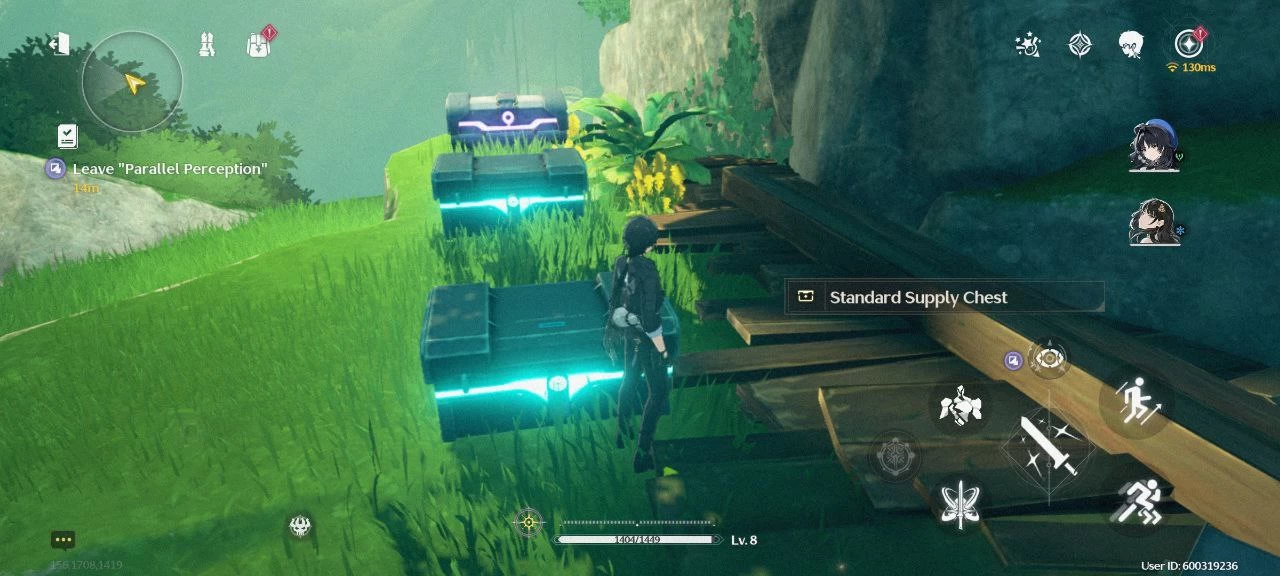Switch to the blue-beret character portrait
The image size is (1280, 576).
[1153, 146]
